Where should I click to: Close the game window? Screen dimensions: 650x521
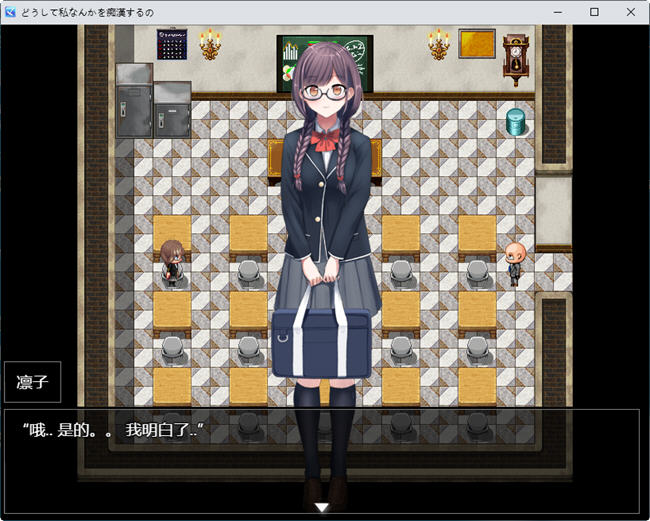pyautogui.click(x=629, y=12)
